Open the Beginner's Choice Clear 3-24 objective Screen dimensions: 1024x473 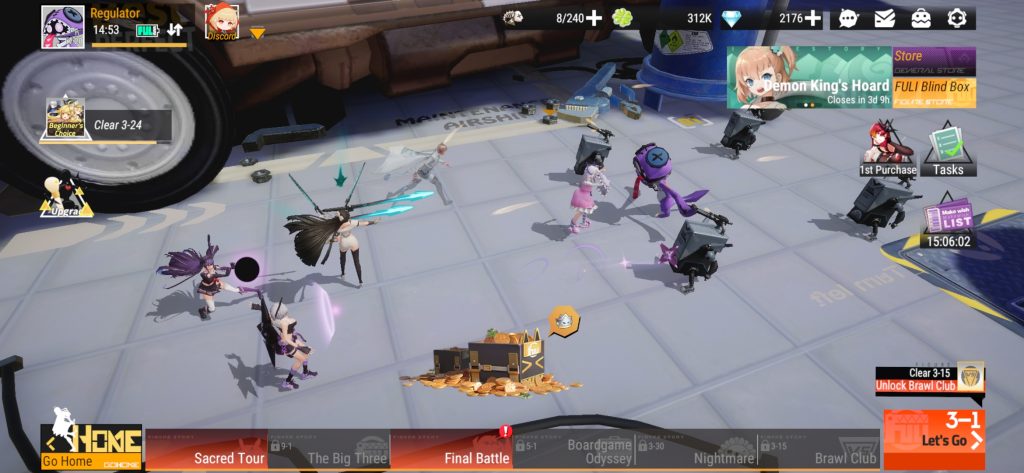pos(105,124)
